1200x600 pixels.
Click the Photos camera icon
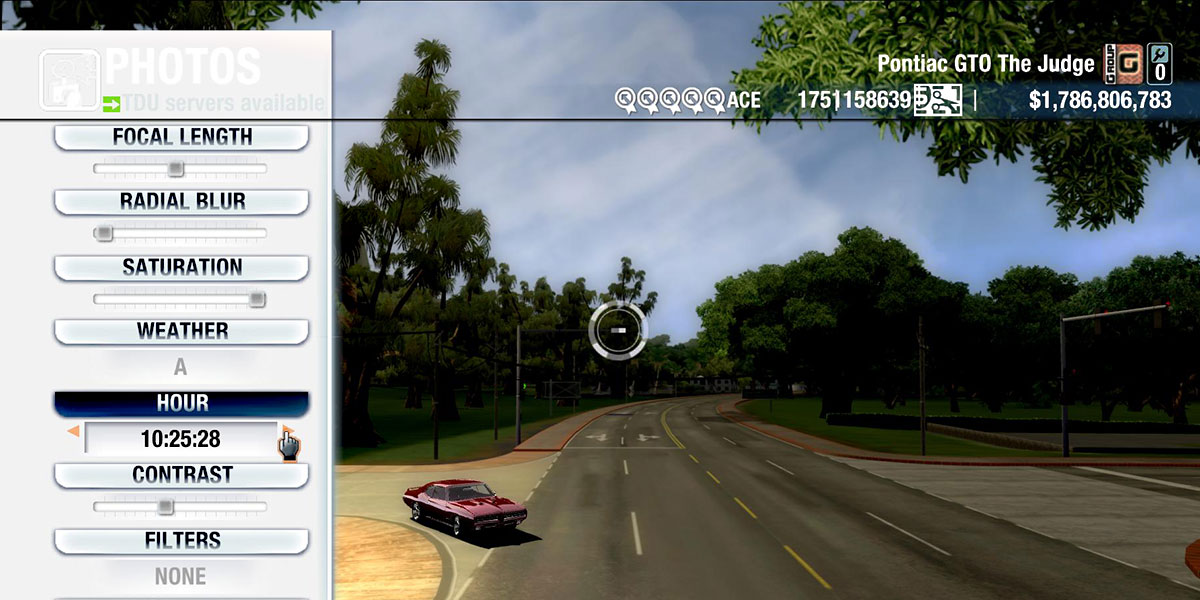pos(69,79)
